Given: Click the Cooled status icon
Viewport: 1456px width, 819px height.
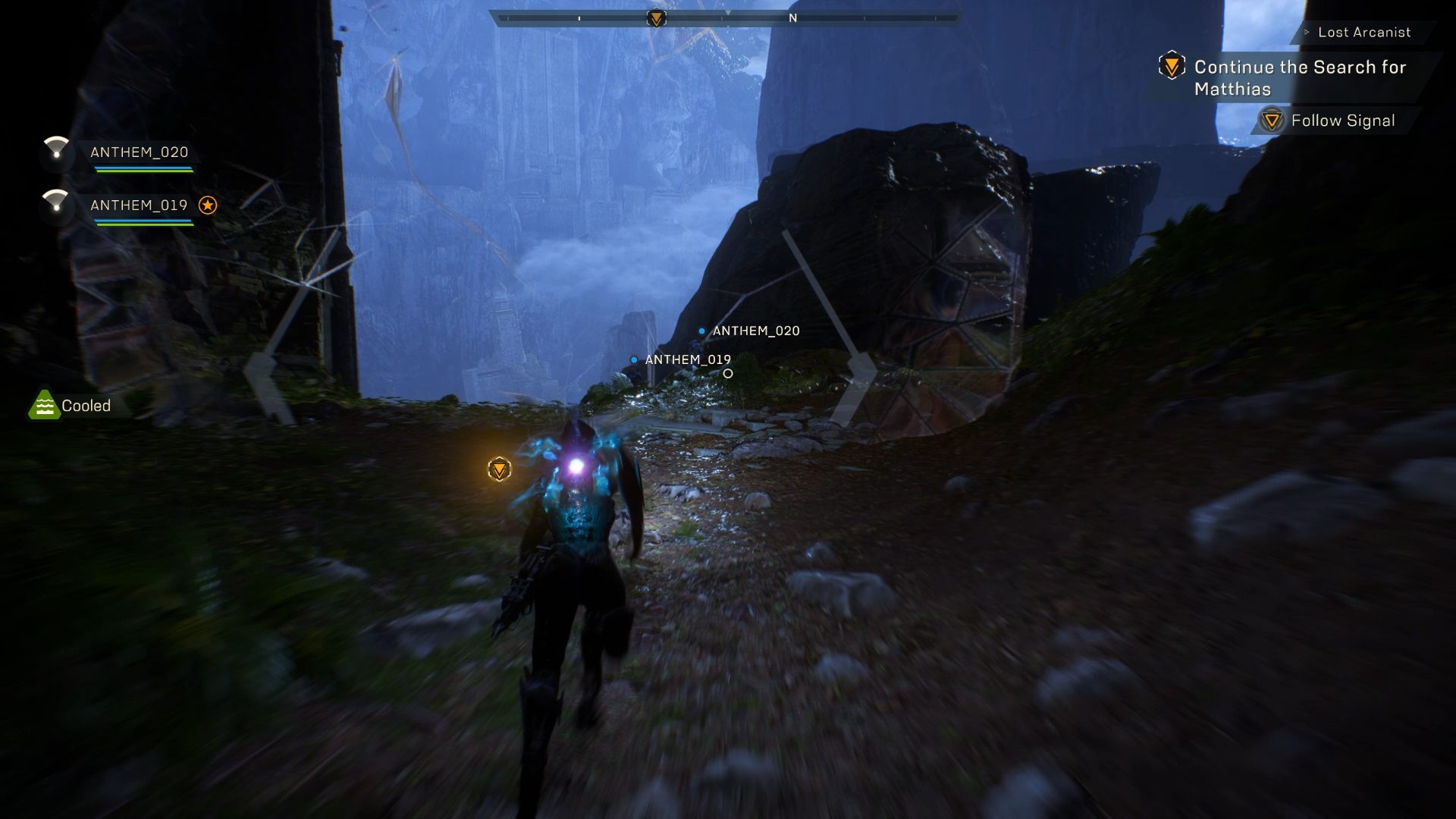Looking at the screenshot, I should click(x=45, y=405).
